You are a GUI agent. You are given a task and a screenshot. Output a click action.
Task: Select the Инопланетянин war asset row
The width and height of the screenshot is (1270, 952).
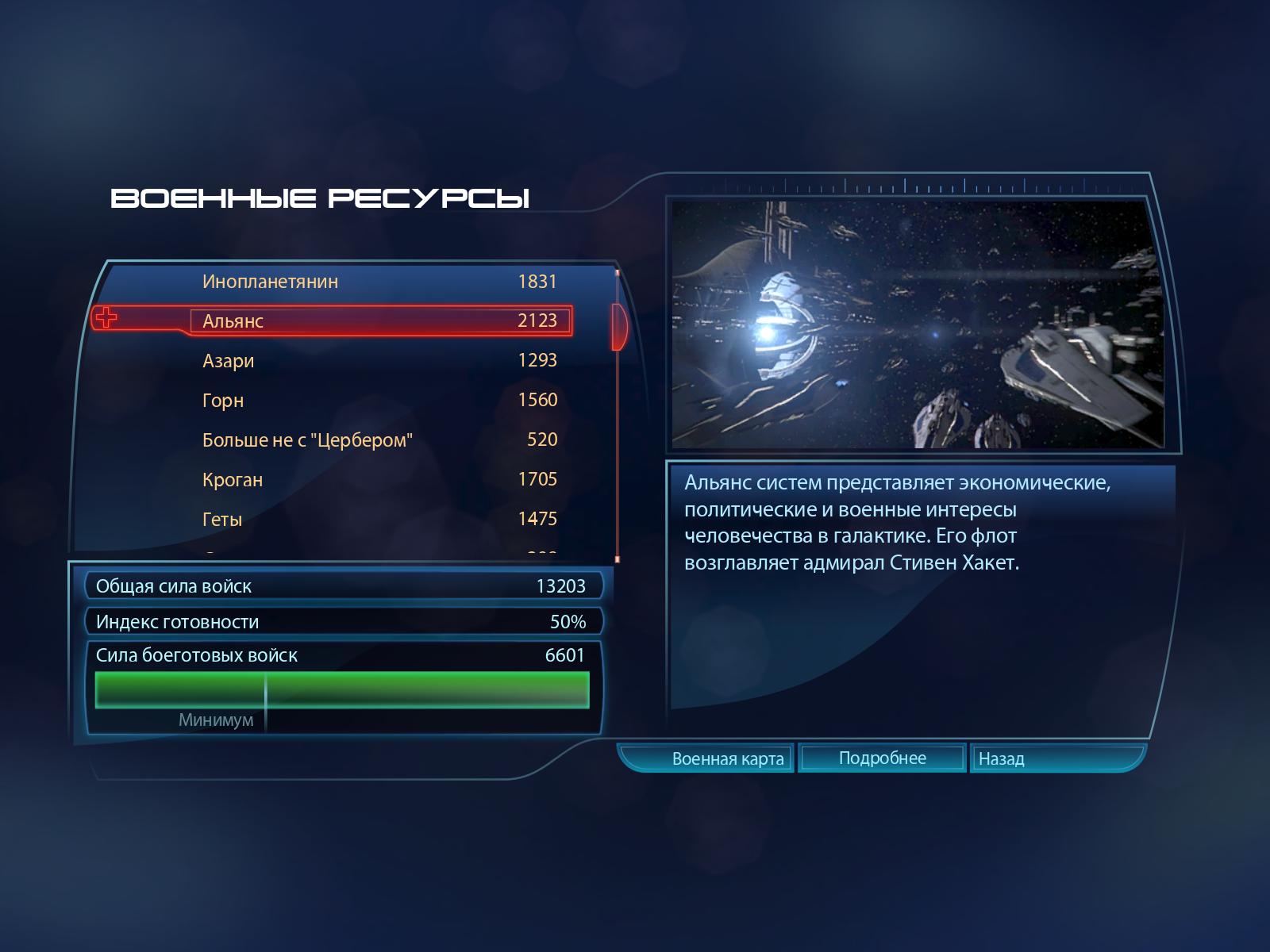(379, 282)
